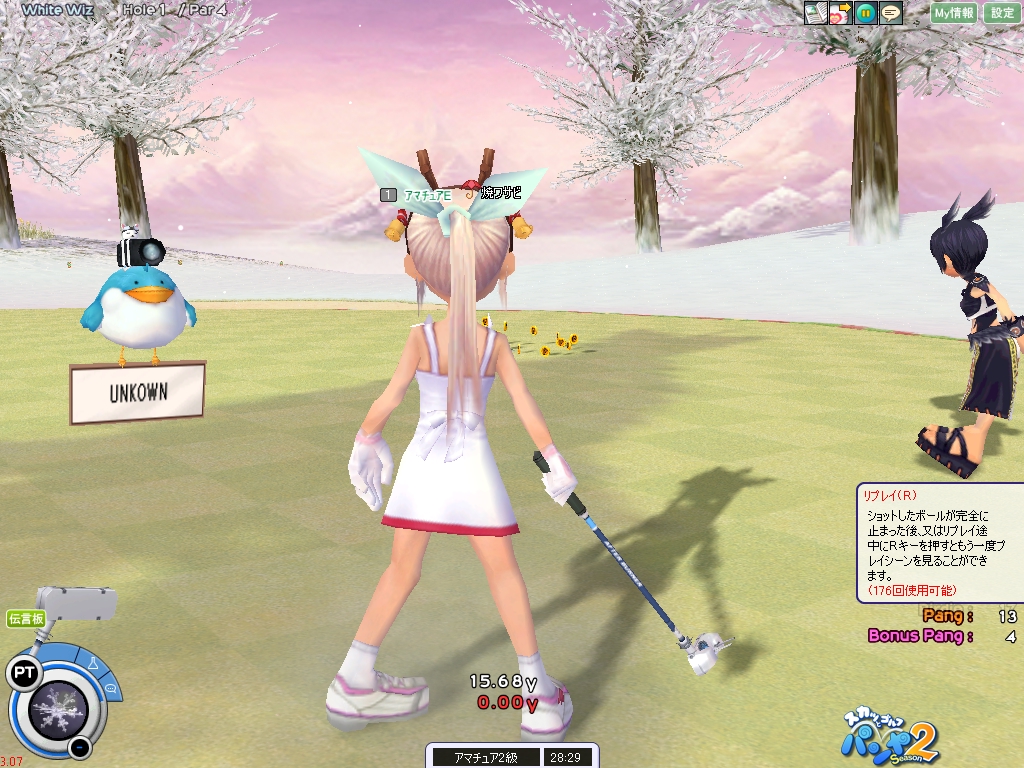Open the My情報 info panel
The width and height of the screenshot is (1024, 768).
tap(954, 13)
